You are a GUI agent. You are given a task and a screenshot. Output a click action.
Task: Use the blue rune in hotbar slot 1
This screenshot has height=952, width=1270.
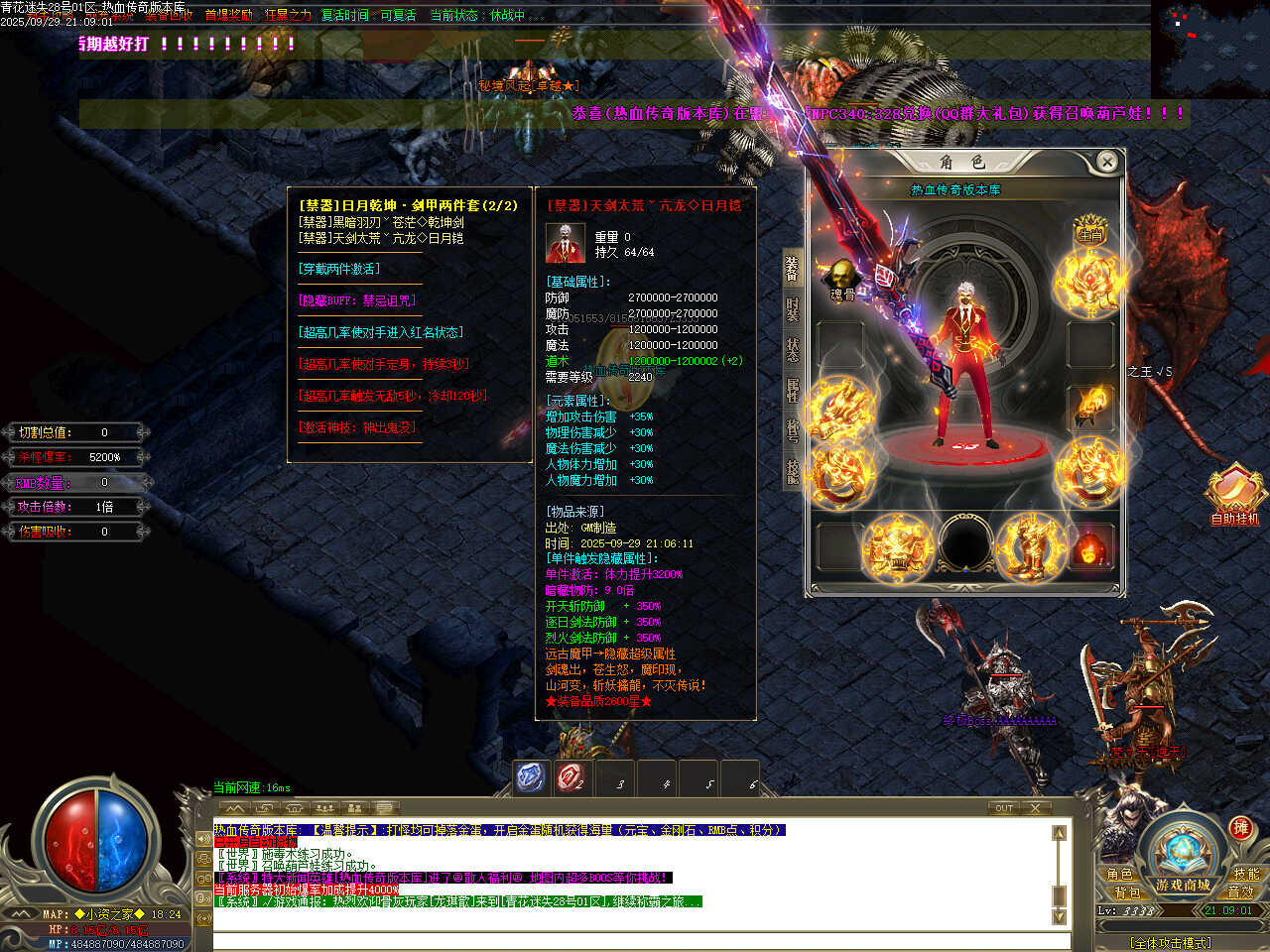(531, 777)
